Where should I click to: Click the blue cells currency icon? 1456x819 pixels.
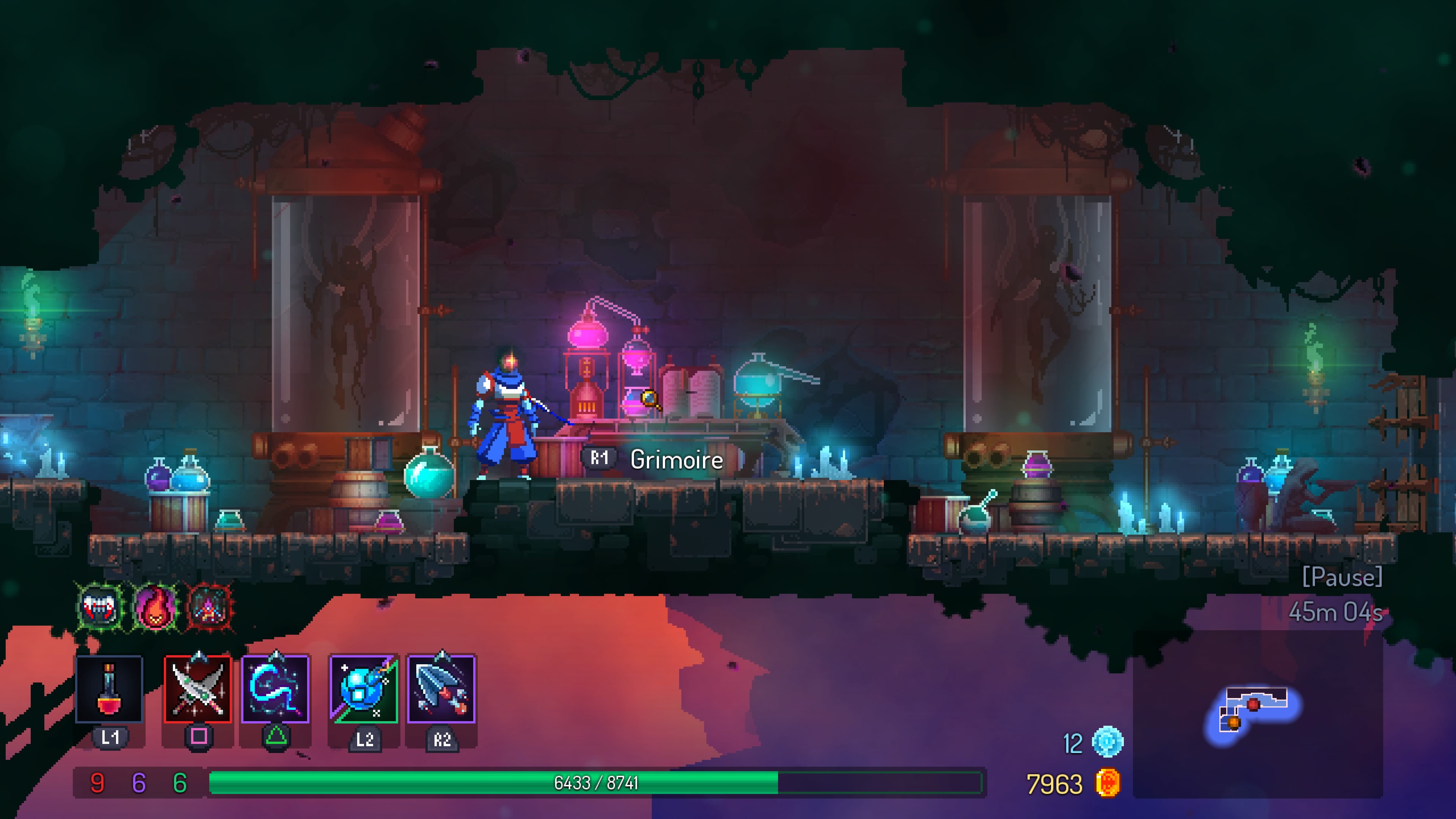(1107, 742)
